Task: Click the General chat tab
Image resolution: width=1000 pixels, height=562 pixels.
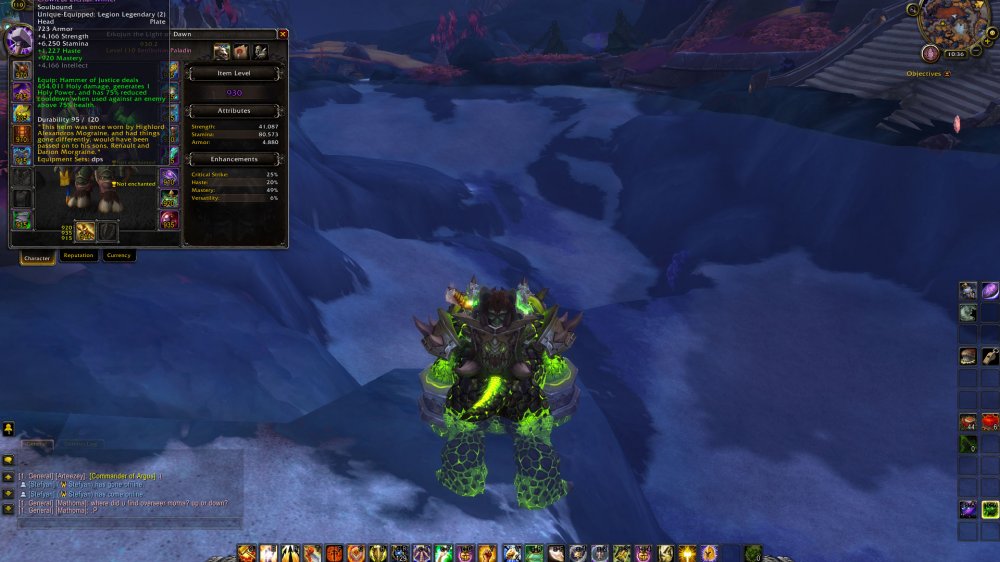Action: pyautogui.click(x=35, y=443)
